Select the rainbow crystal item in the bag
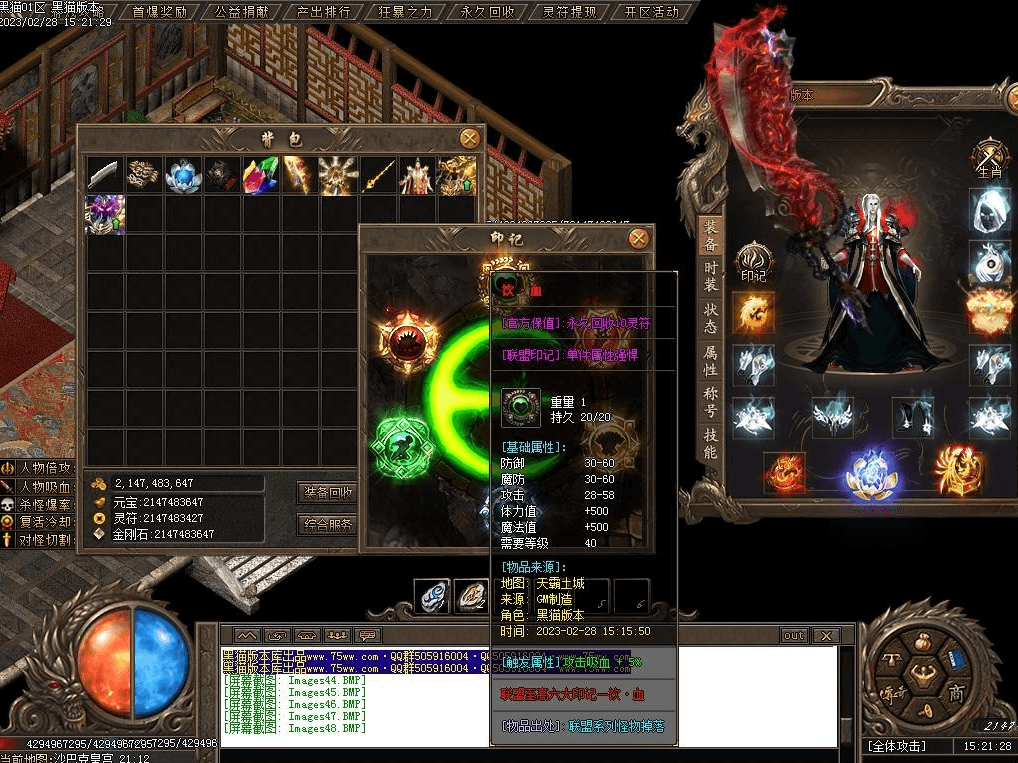 [261, 175]
